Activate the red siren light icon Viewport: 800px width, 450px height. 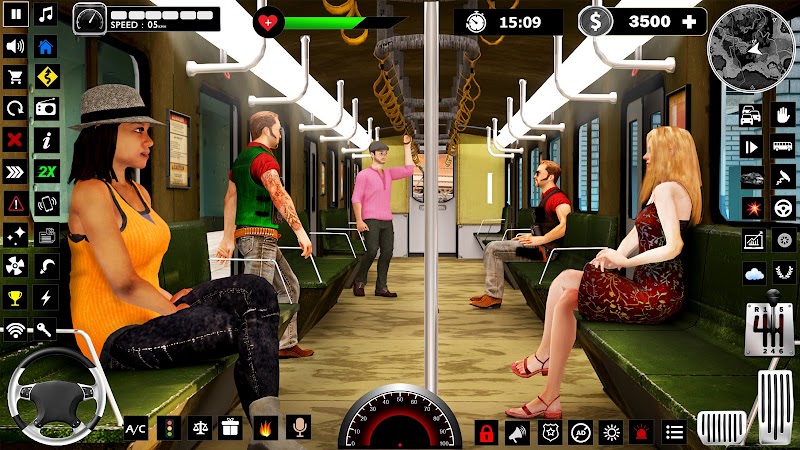[643, 433]
